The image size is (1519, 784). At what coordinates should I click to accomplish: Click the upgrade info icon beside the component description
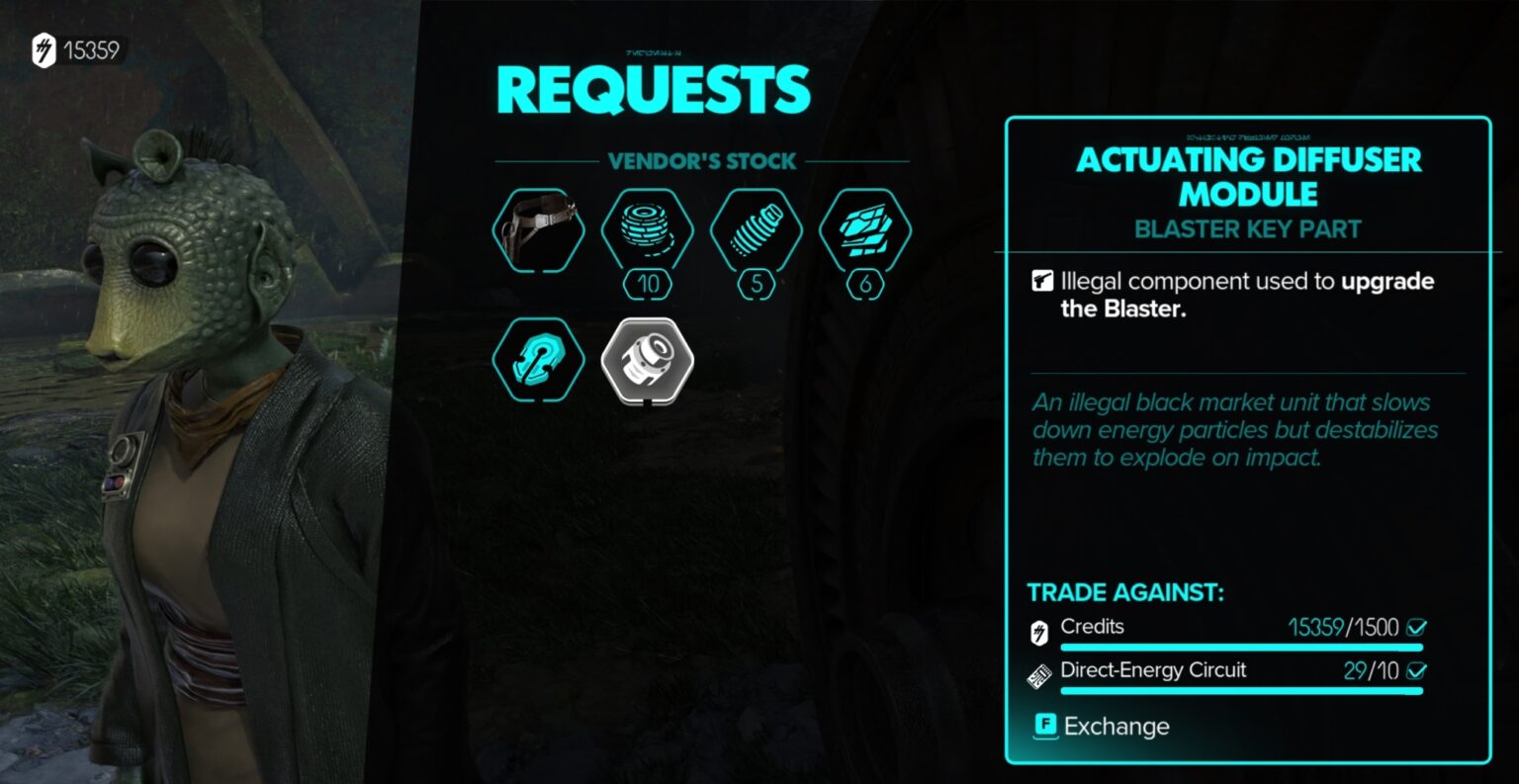[1043, 280]
